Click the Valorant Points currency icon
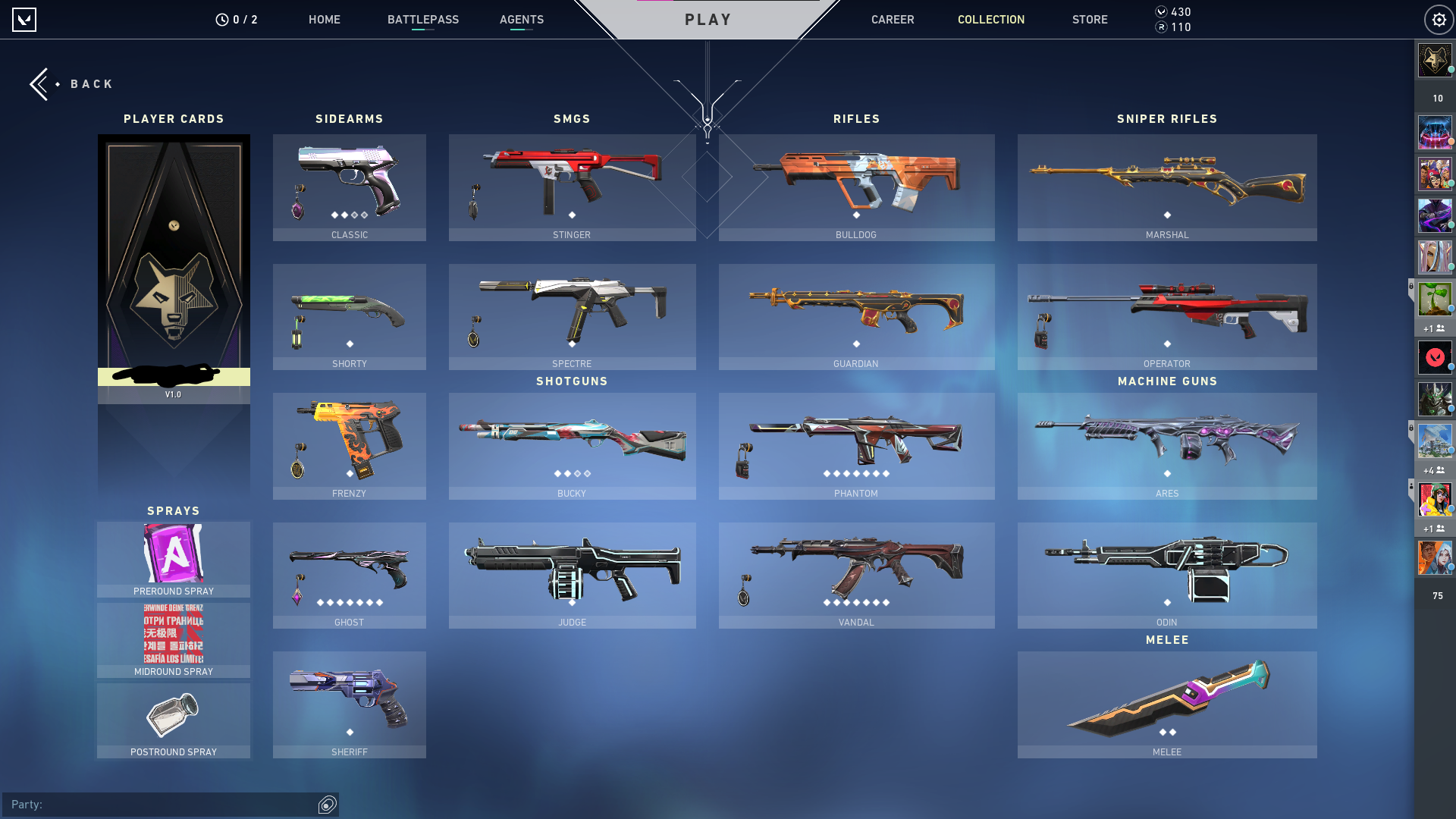This screenshot has width=1456, height=819. 1159,11
